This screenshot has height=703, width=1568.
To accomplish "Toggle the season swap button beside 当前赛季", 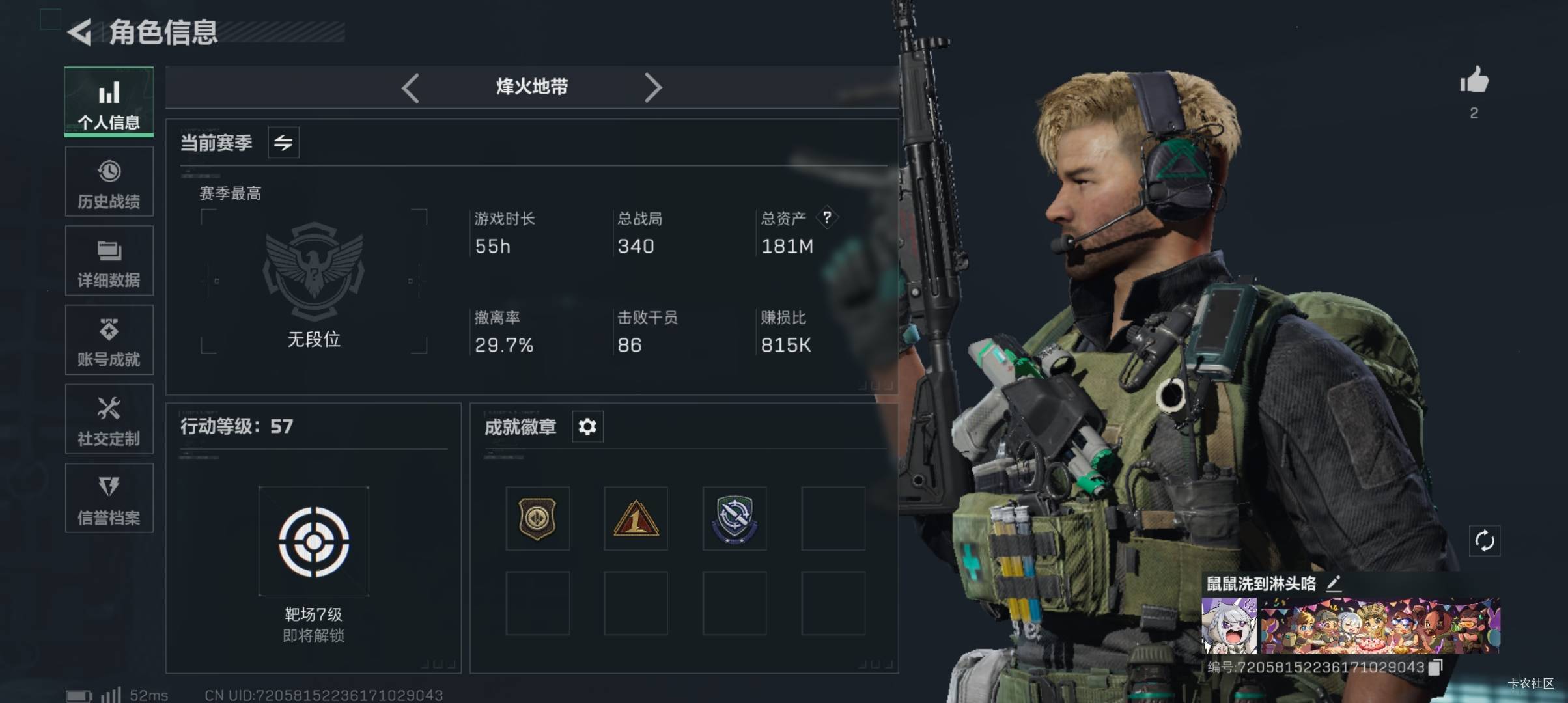I will click(x=283, y=143).
